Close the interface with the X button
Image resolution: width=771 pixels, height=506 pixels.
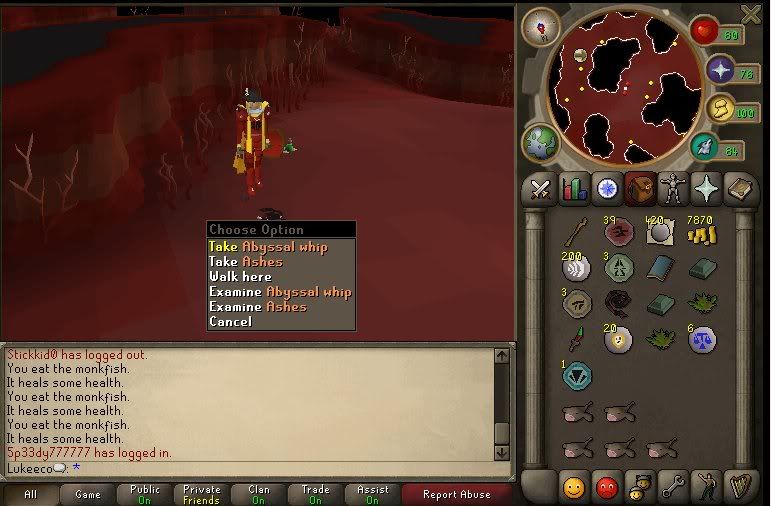coord(751,14)
